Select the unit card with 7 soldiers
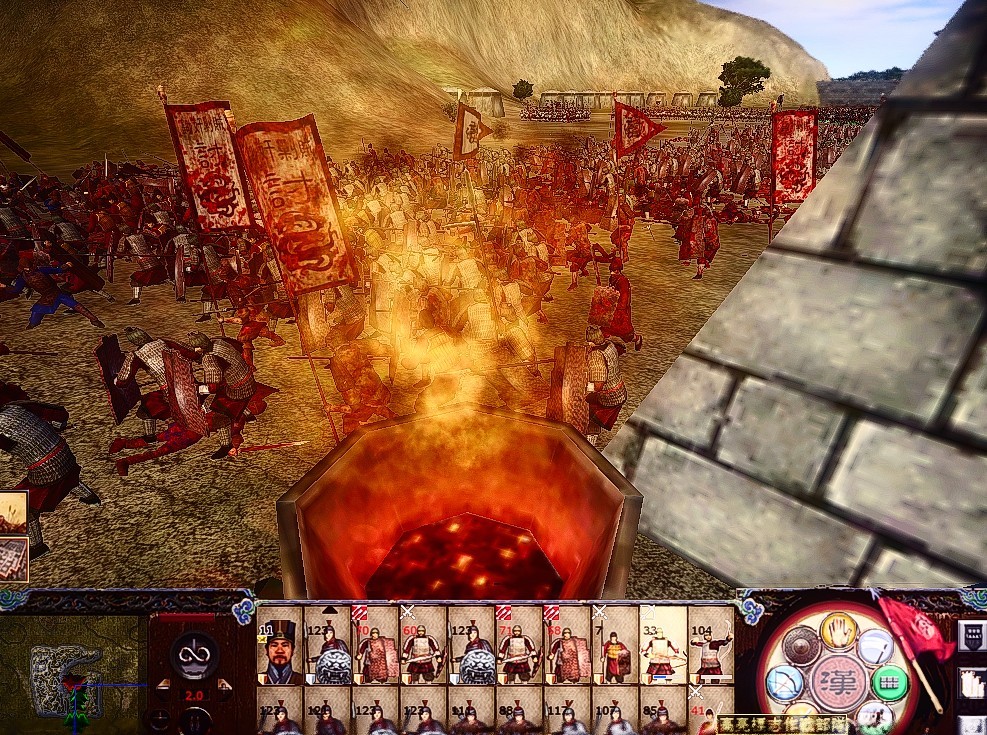This screenshot has width=987, height=735. coord(616,647)
